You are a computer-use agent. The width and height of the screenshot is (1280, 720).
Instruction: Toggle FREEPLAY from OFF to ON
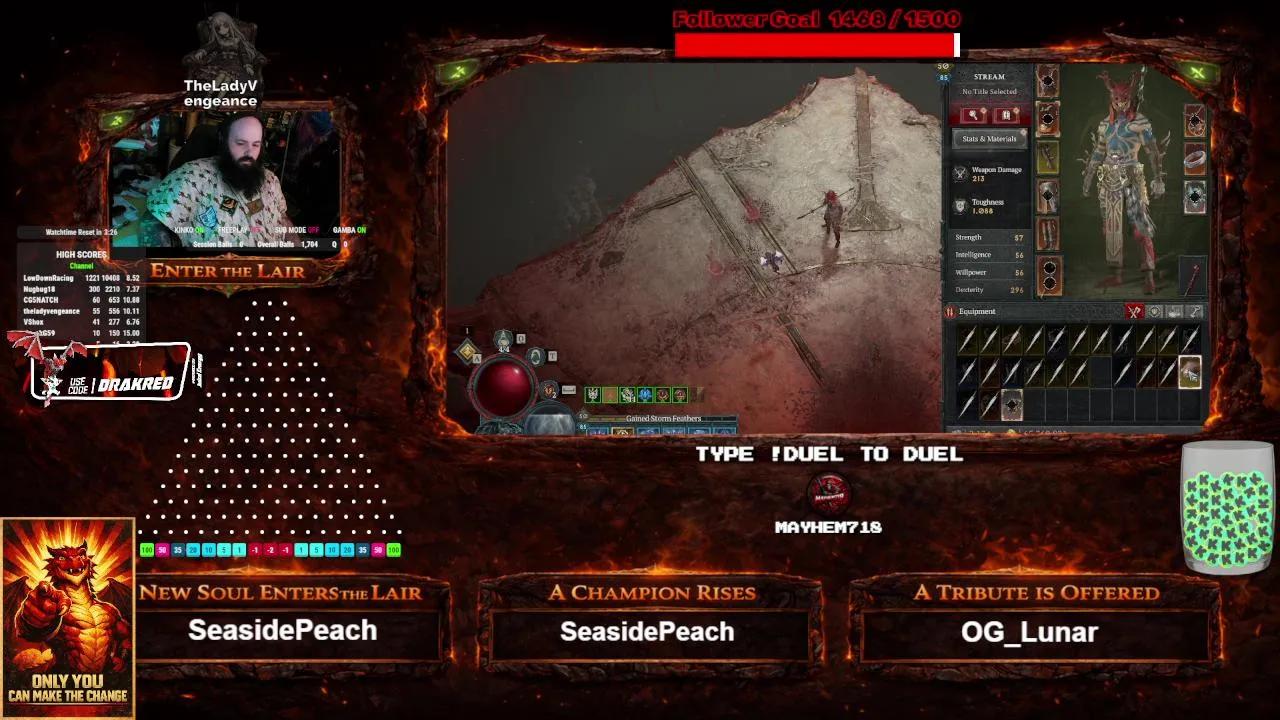[x=256, y=230]
